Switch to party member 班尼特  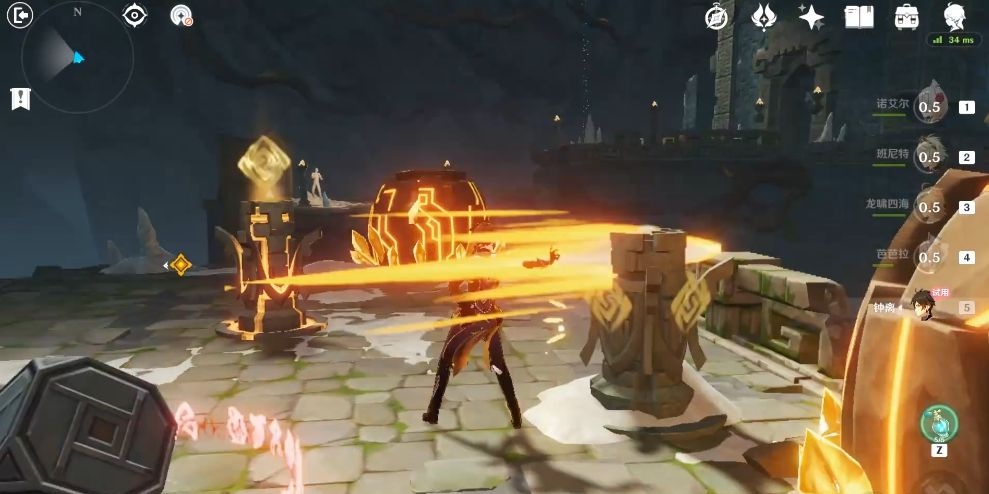click(929, 156)
